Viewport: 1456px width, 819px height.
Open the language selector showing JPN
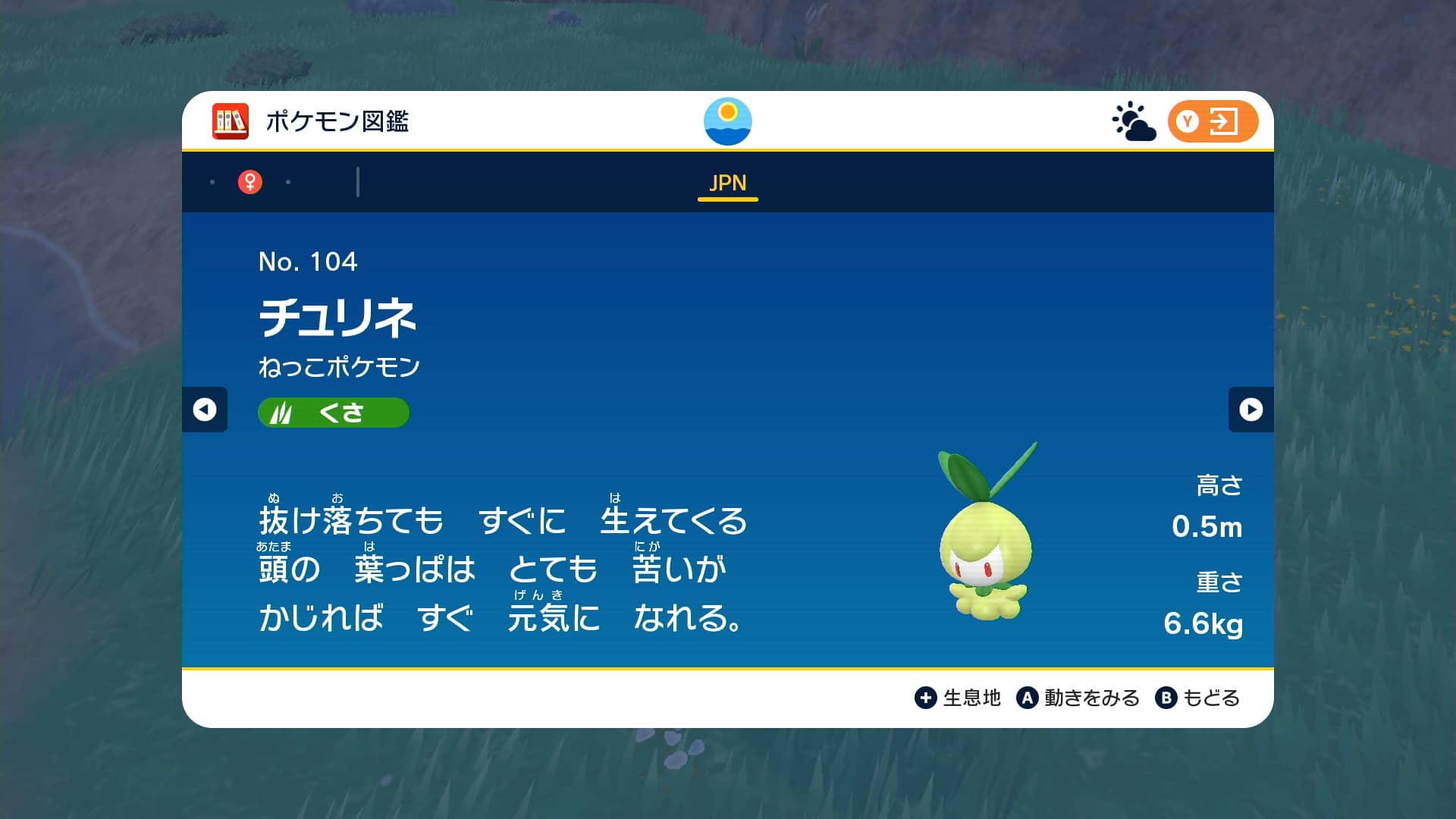point(727,184)
